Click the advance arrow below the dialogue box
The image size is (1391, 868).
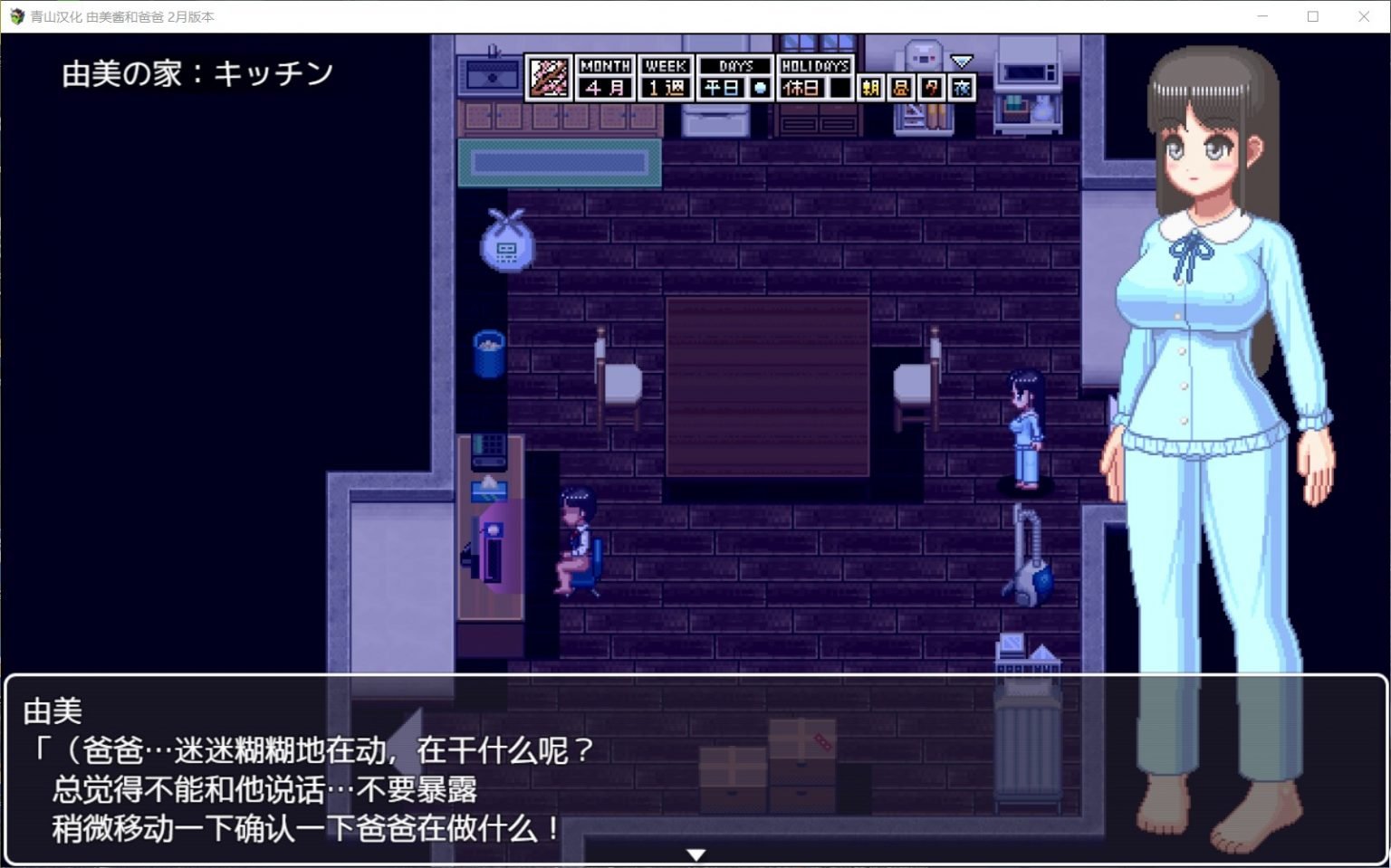695,854
